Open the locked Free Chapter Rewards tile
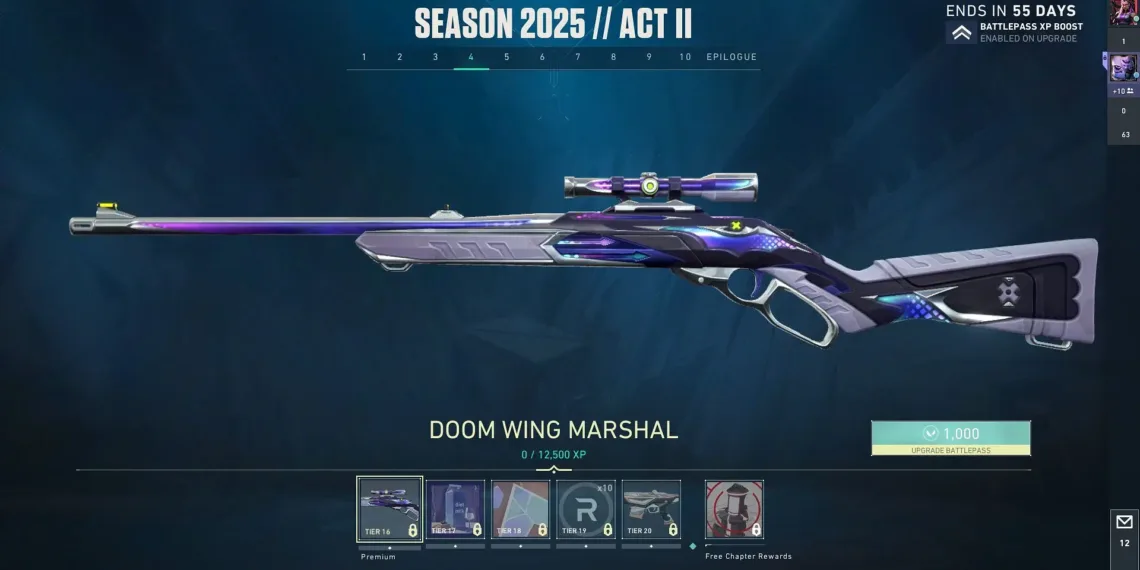The width and height of the screenshot is (1140, 570). coord(734,509)
